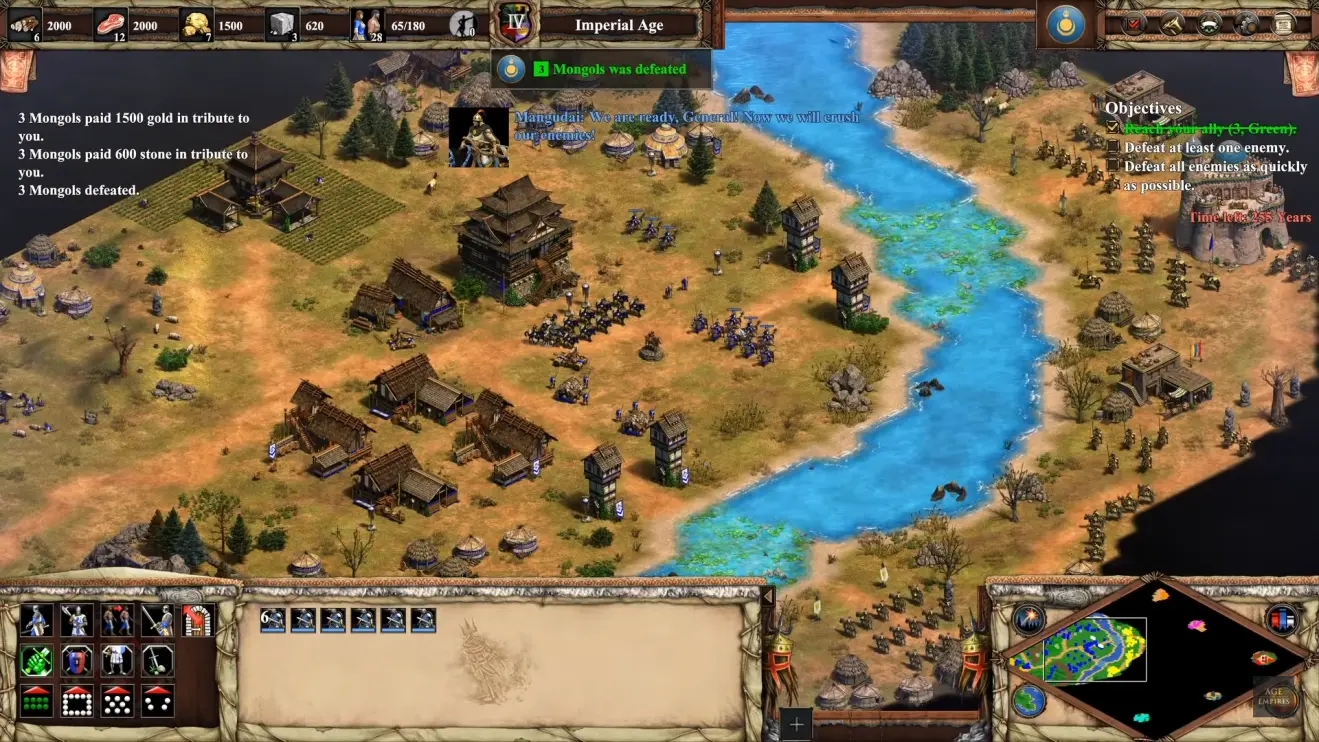The height and width of the screenshot is (742, 1319).
Task: Open the horn chat button
Action: 1172,24
